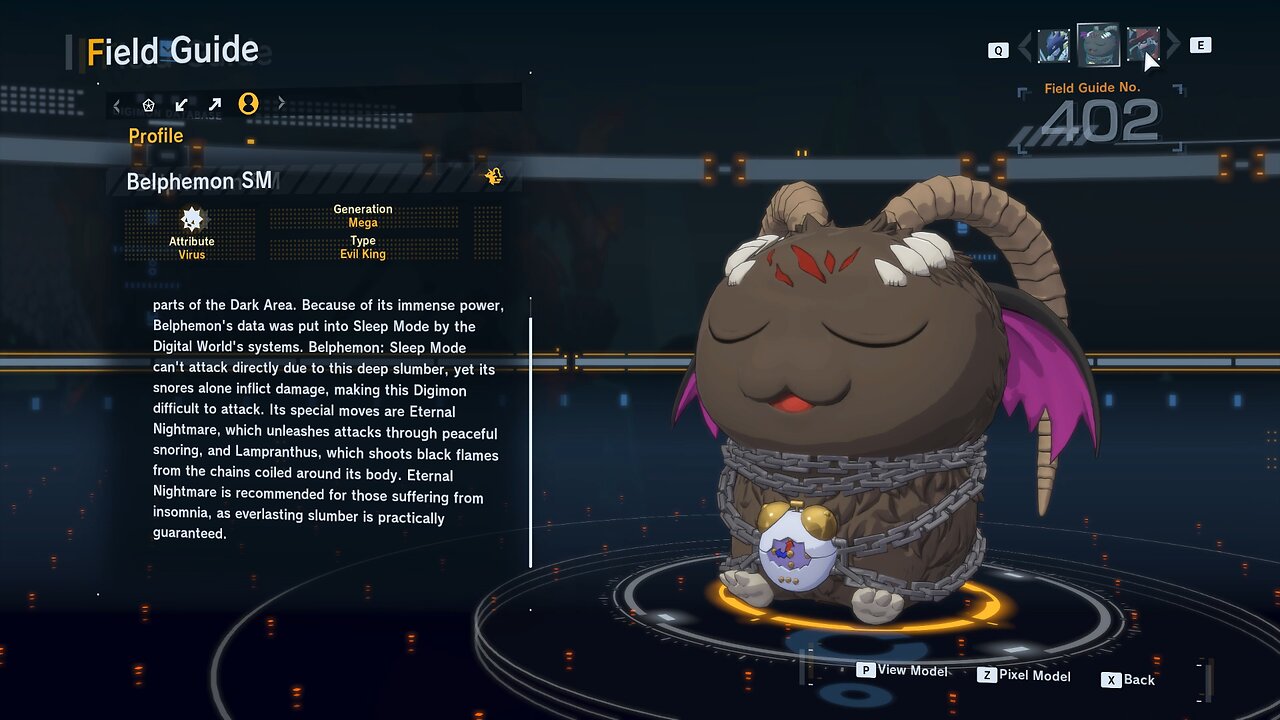Go Back from the Field Guide
This screenshot has height=720, width=1280.
[1128, 680]
